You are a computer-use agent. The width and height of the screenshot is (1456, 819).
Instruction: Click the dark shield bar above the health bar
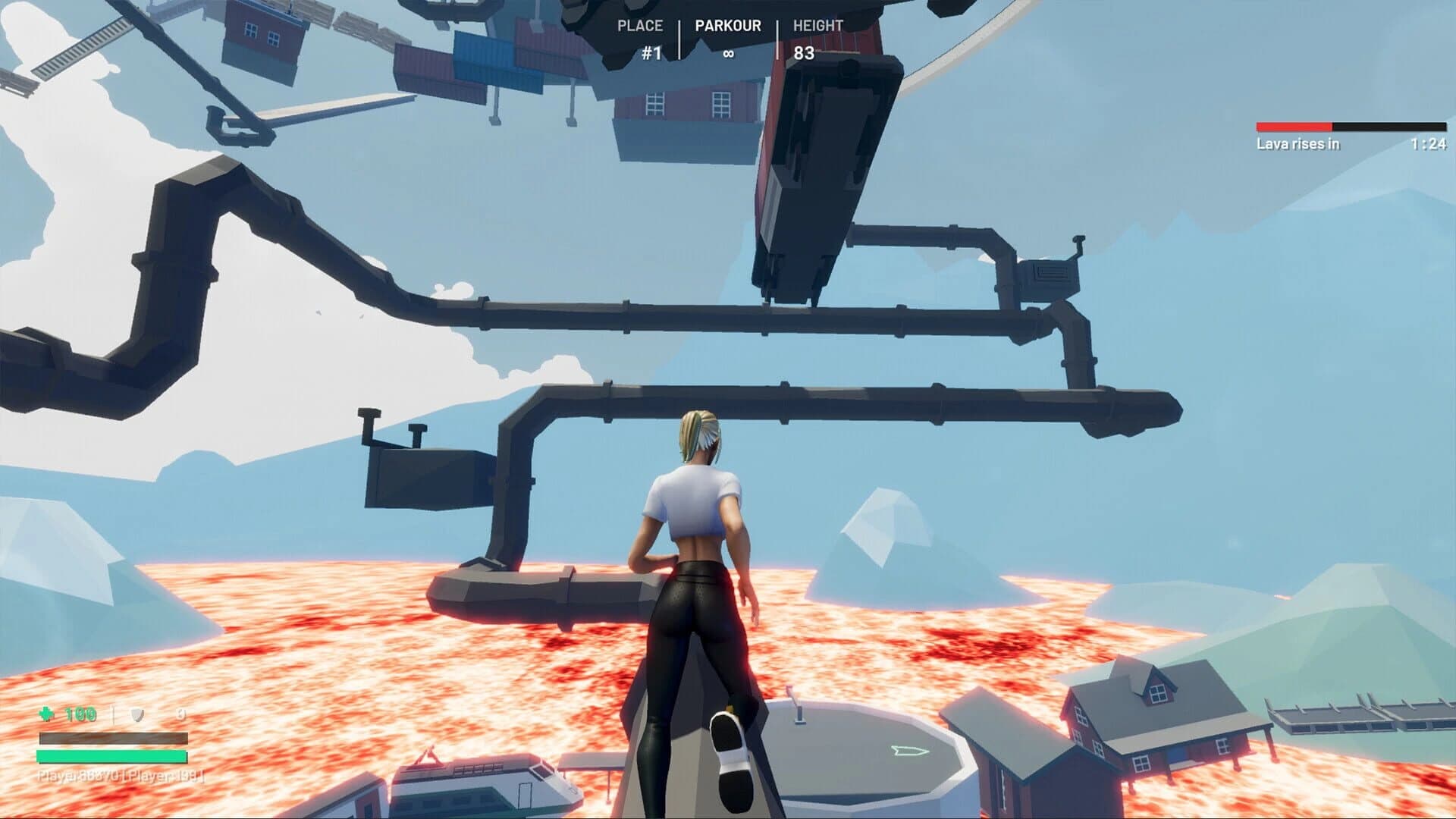coord(114,738)
